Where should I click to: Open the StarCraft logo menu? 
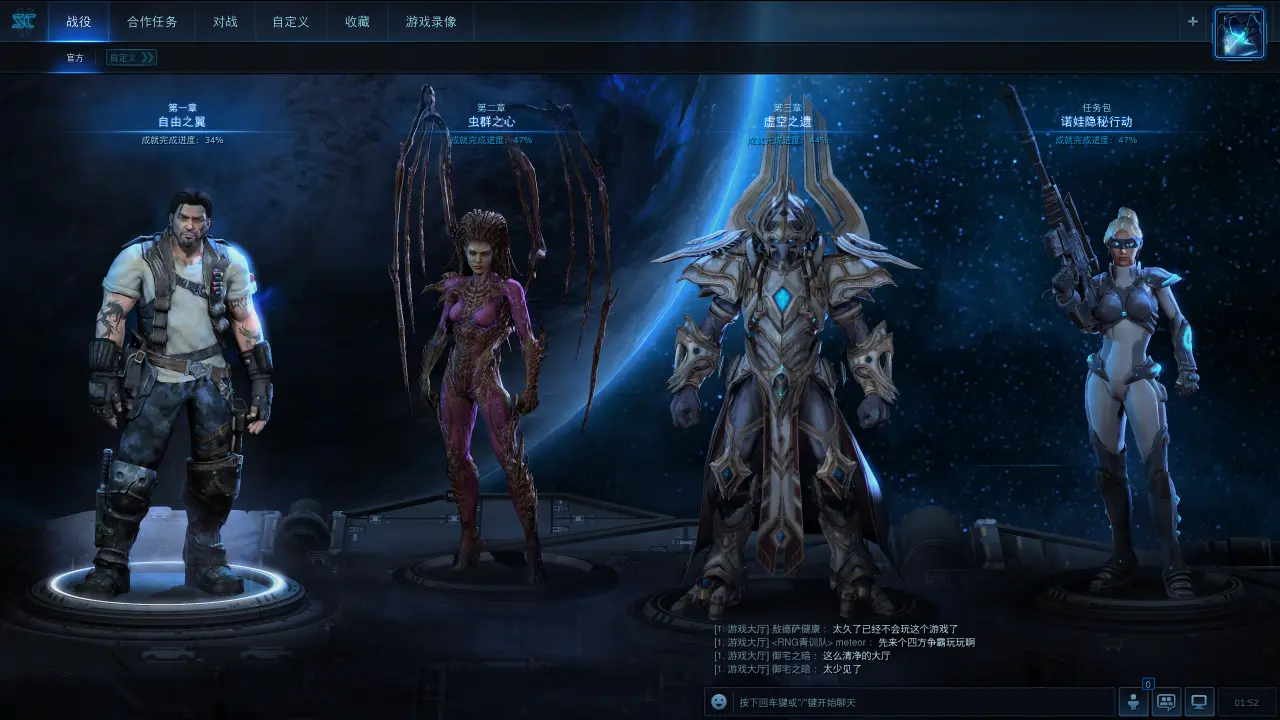point(23,21)
